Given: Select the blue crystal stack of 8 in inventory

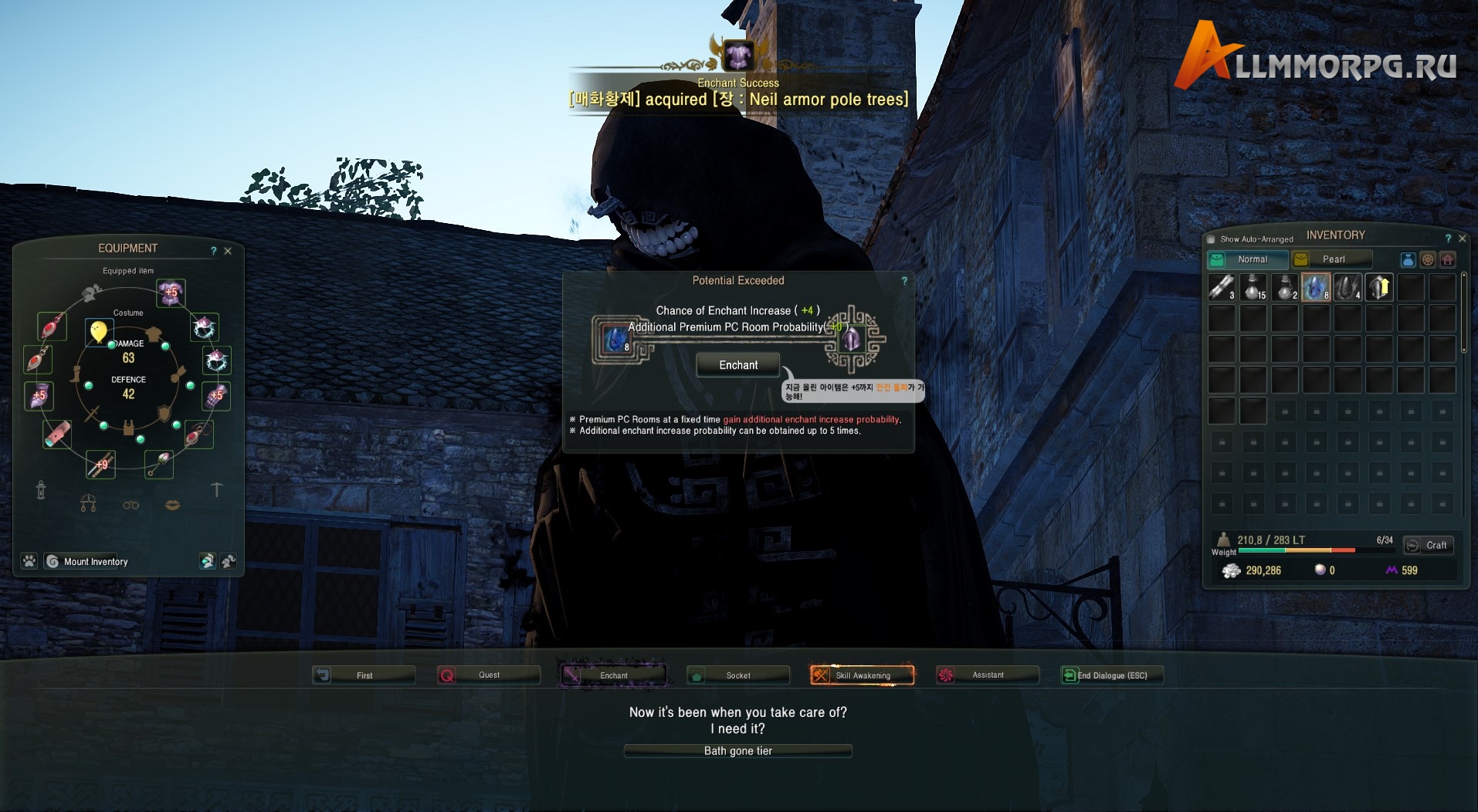Looking at the screenshot, I should (1316, 287).
